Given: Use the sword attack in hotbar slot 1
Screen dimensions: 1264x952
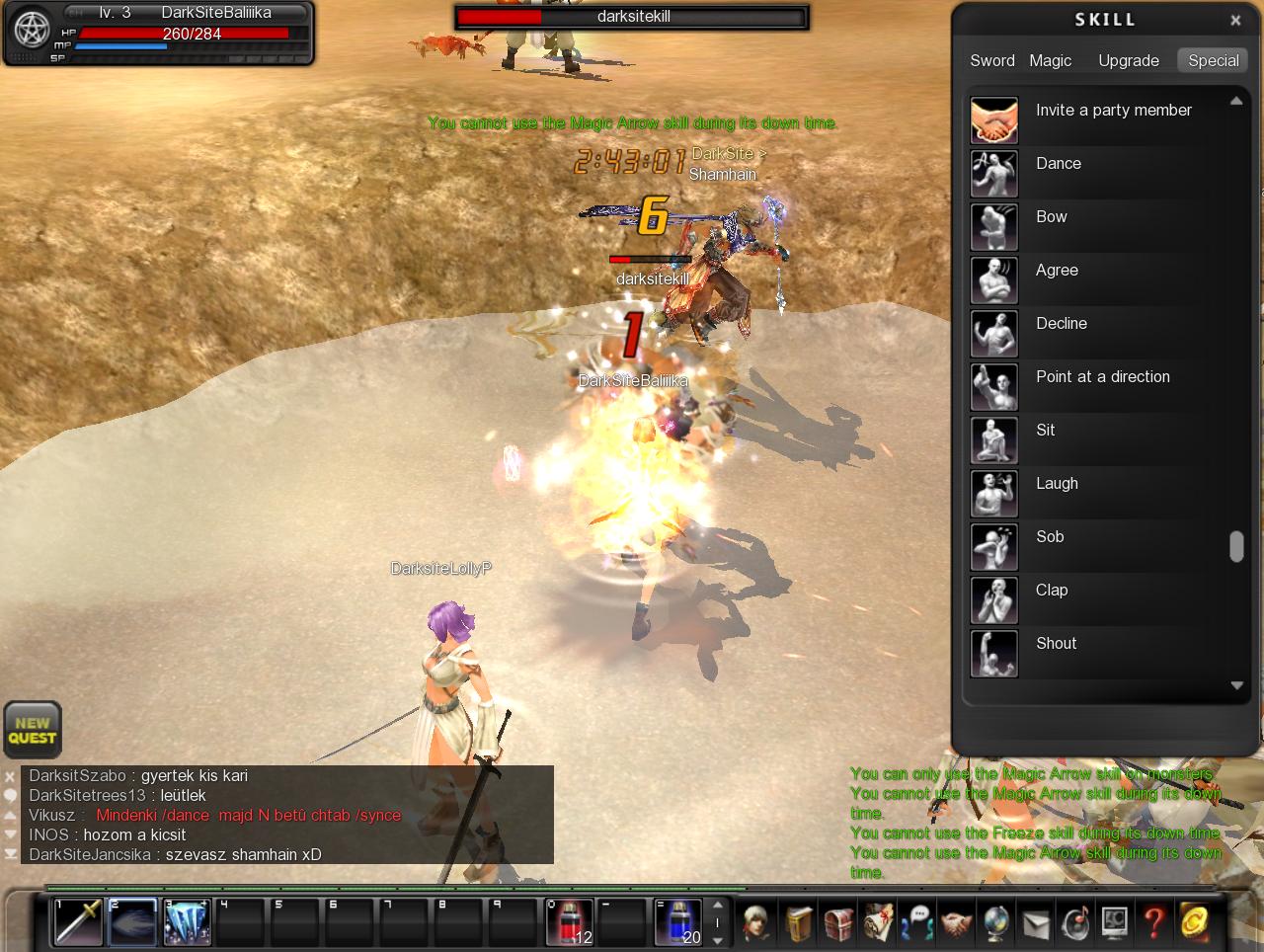Looking at the screenshot, I should (78, 922).
